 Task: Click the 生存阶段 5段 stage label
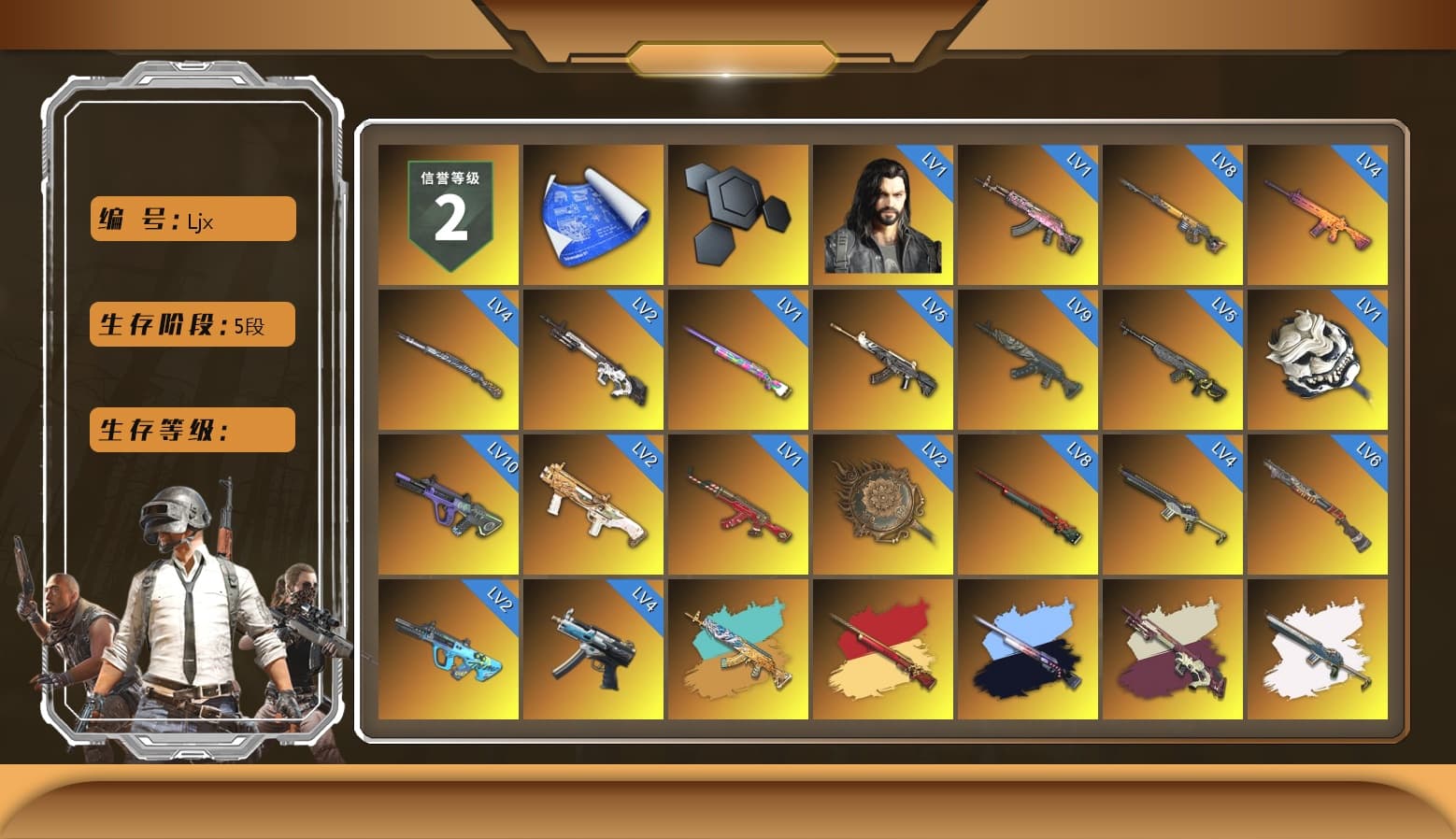(191, 324)
